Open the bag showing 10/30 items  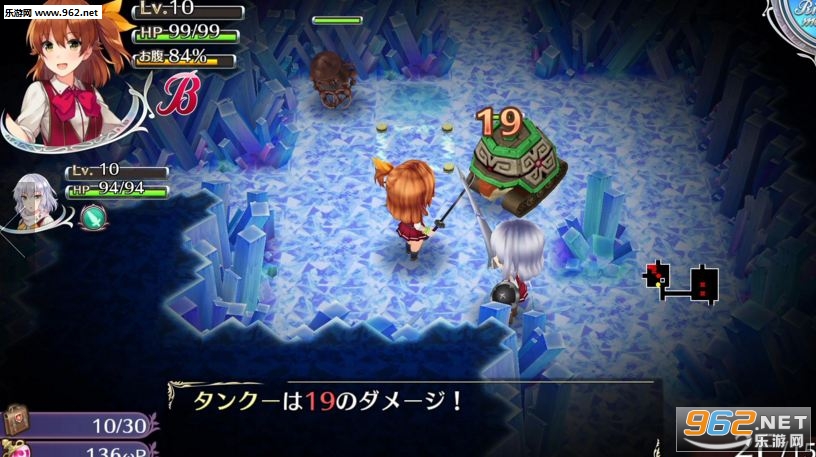(17, 422)
